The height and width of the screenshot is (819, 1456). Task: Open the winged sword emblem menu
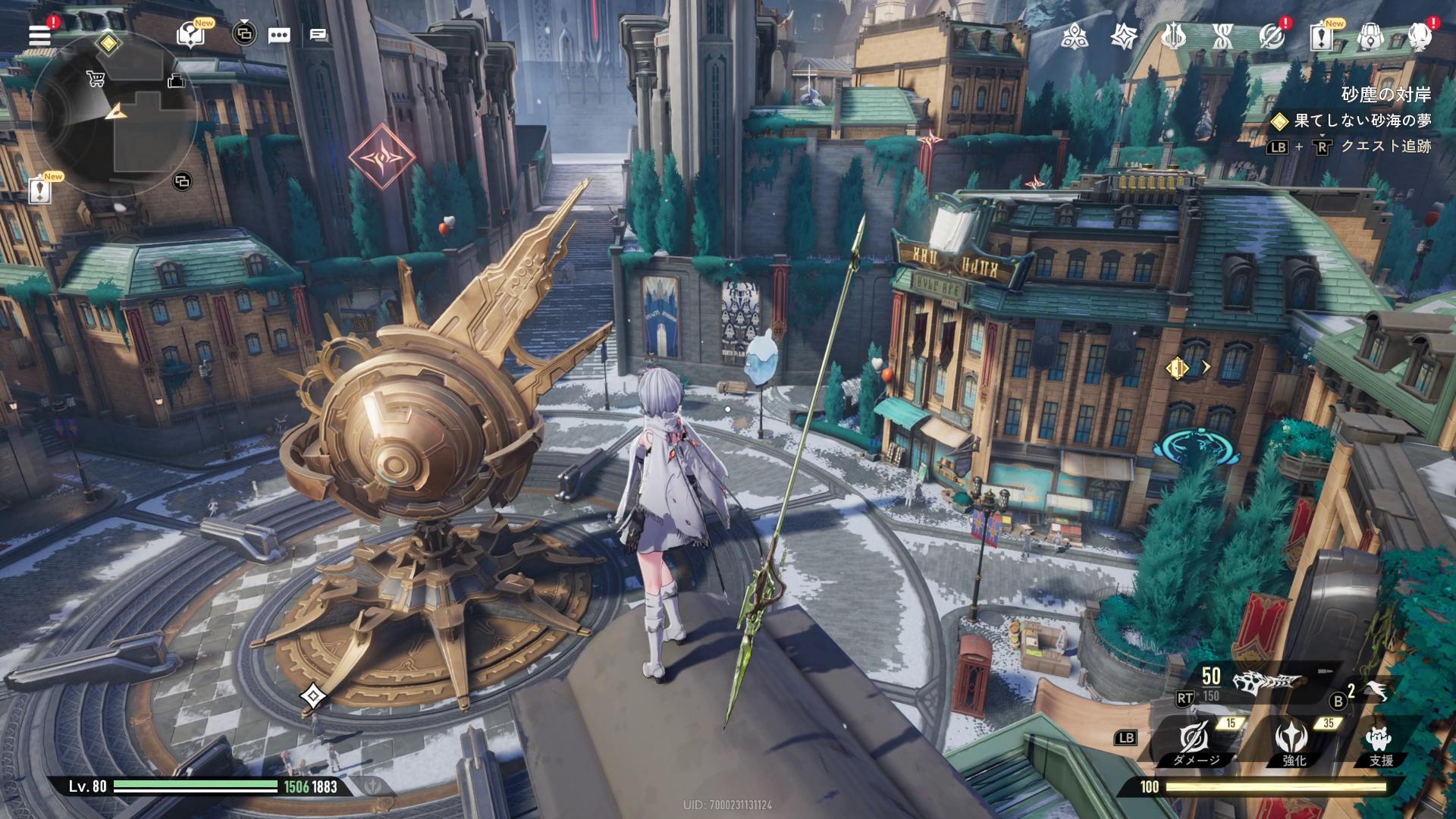(x=1173, y=36)
